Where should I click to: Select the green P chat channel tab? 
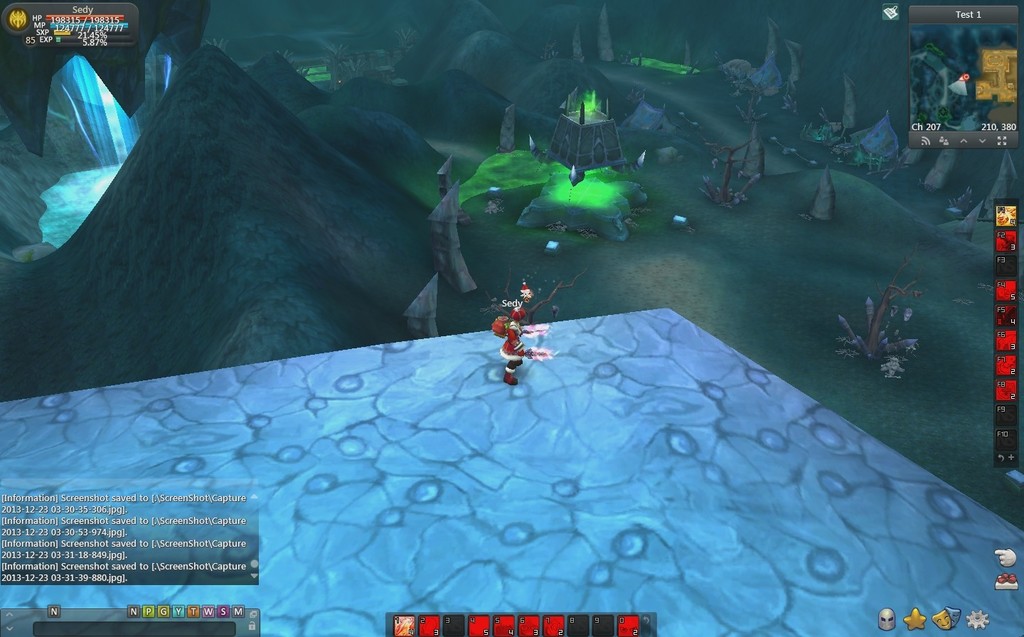[x=148, y=611]
